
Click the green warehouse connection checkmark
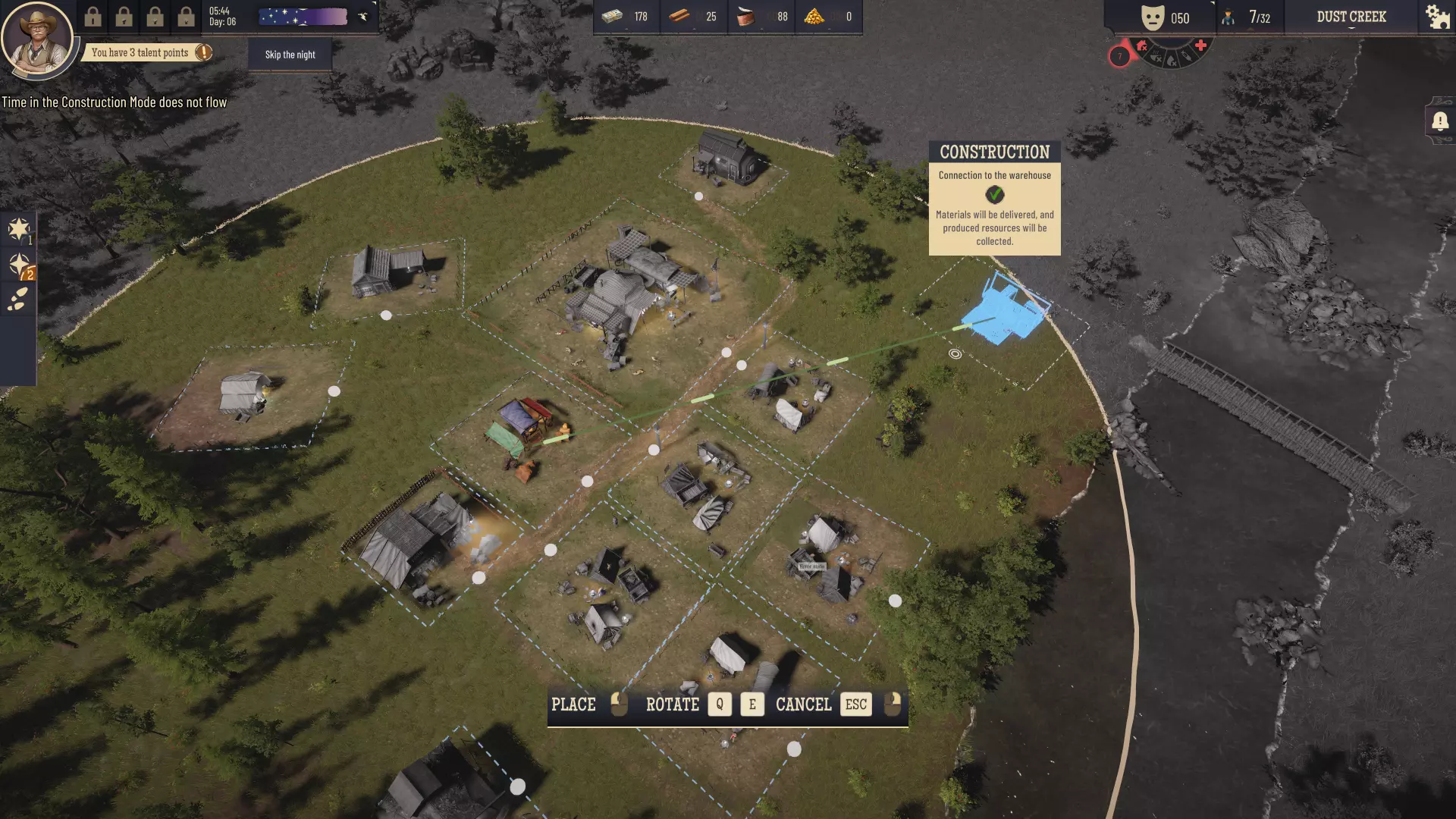[994, 195]
